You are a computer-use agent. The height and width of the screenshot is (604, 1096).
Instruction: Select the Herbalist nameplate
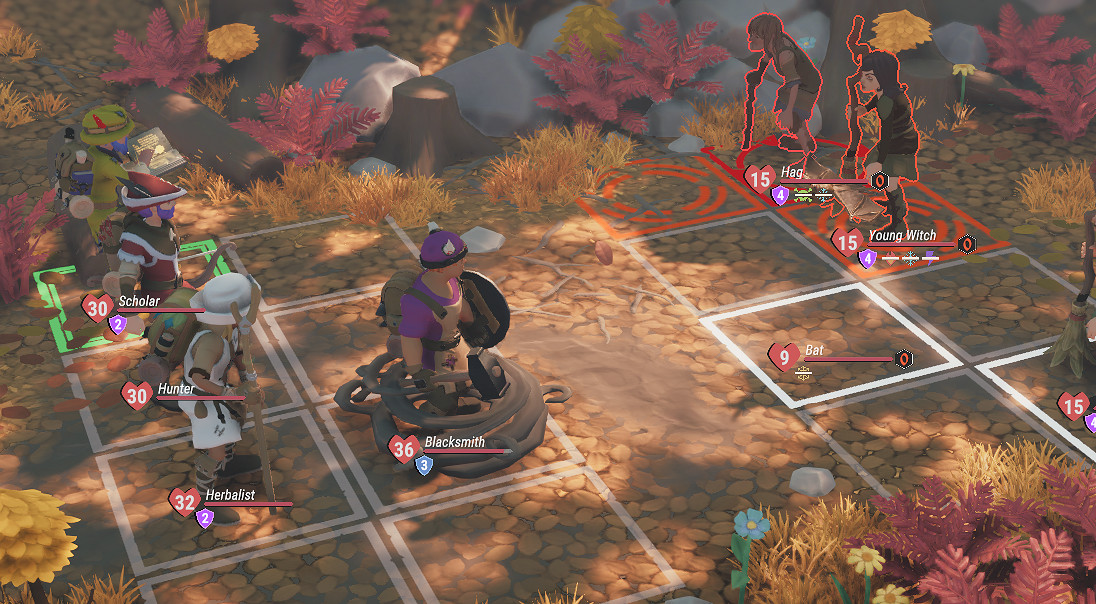229,495
